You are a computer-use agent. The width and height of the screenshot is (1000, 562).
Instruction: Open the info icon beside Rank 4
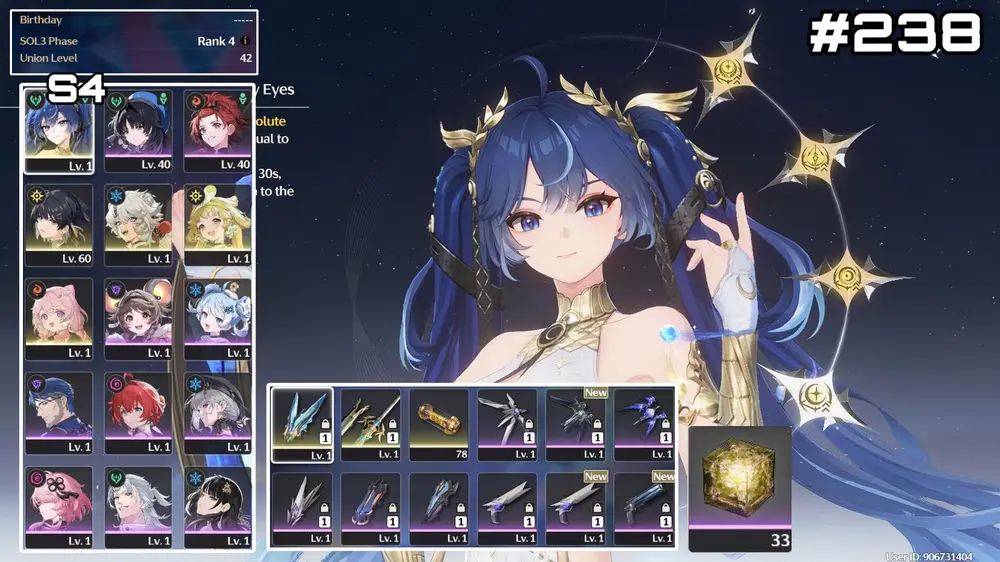245,42
